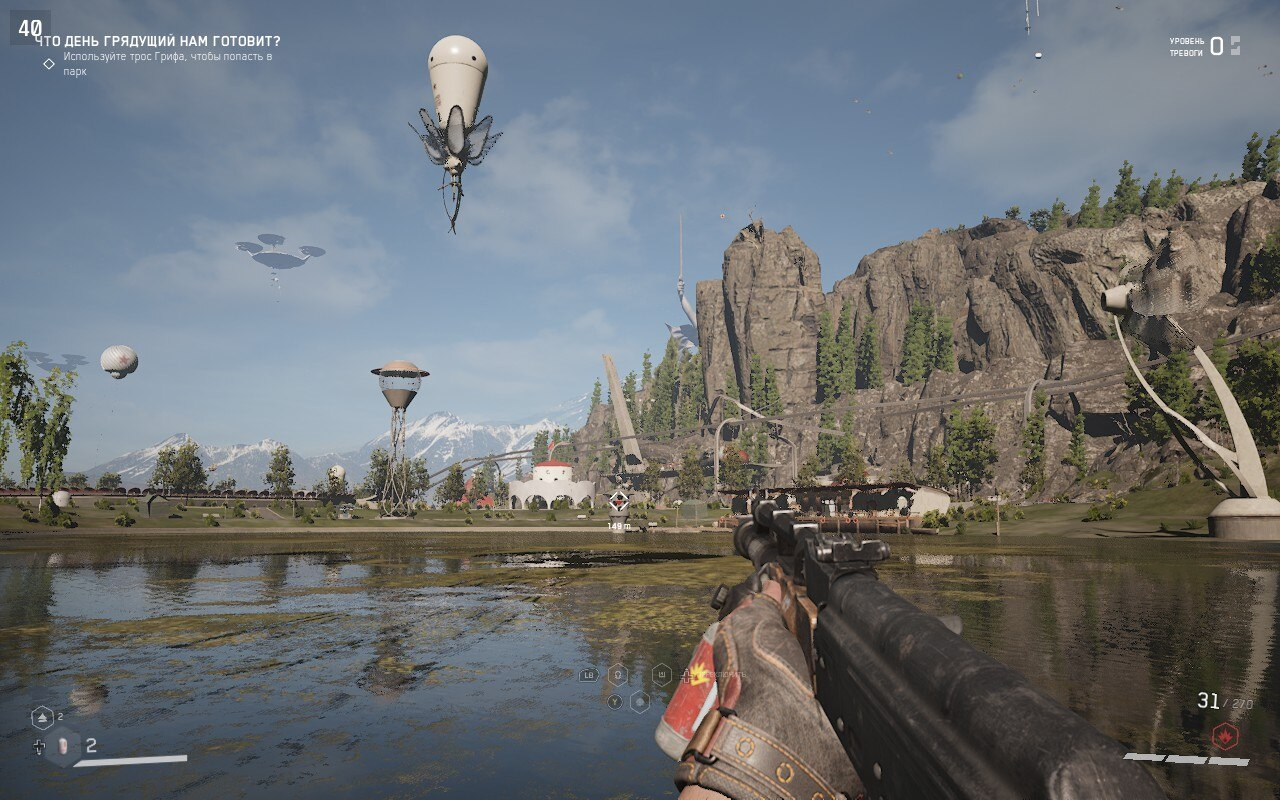
Task: Open the quest tracker "Что день грядущий нам готовит?"
Action: [158, 41]
